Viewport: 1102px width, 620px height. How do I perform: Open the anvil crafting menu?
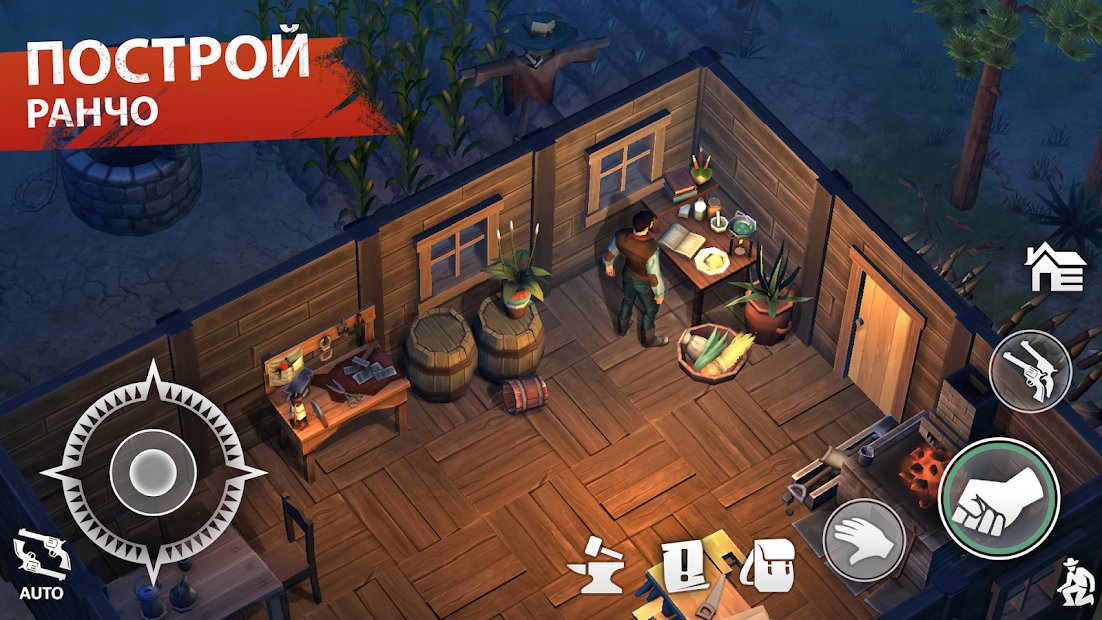[x=596, y=568]
